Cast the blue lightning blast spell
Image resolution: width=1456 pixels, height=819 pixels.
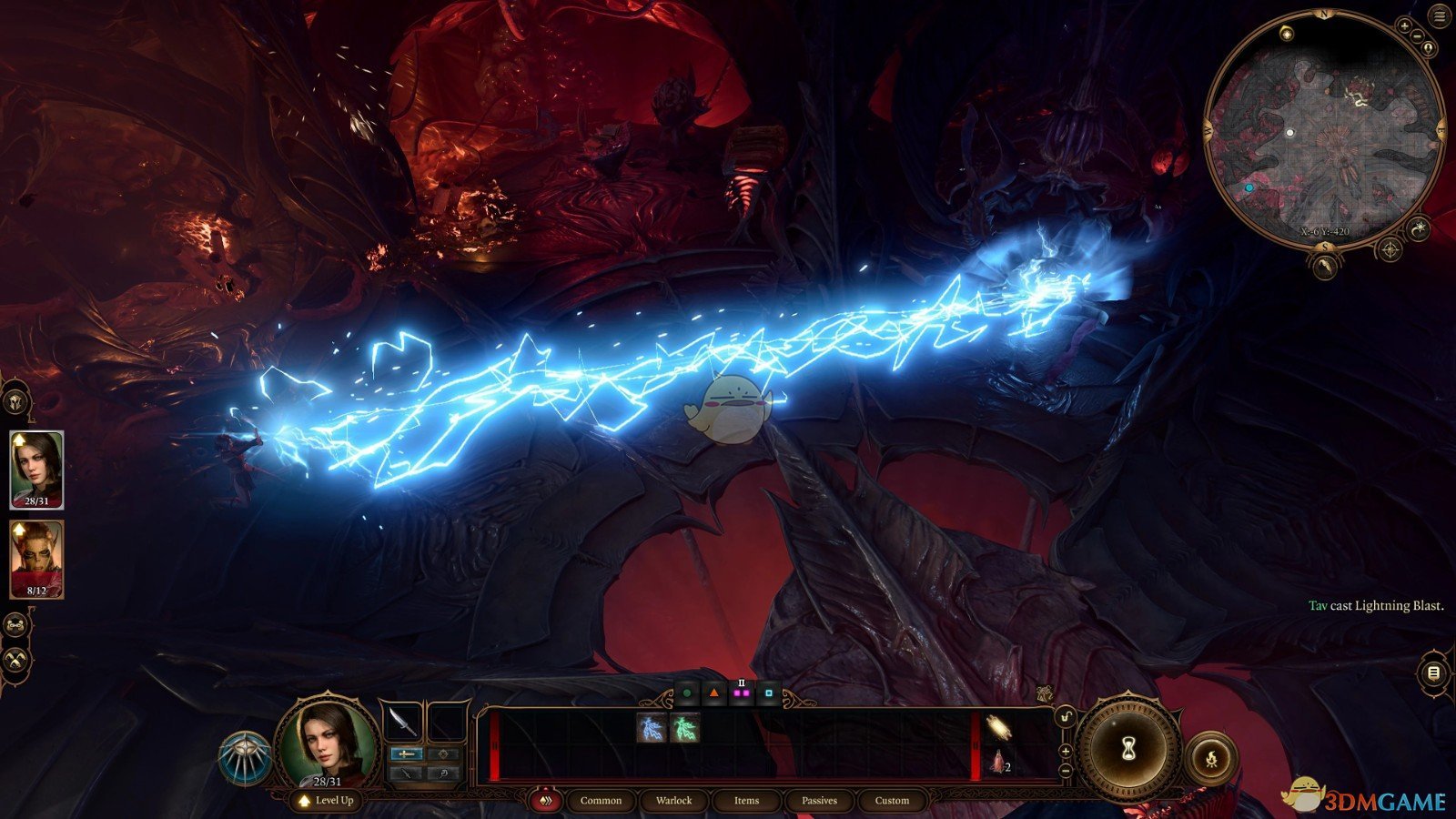(652, 728)
